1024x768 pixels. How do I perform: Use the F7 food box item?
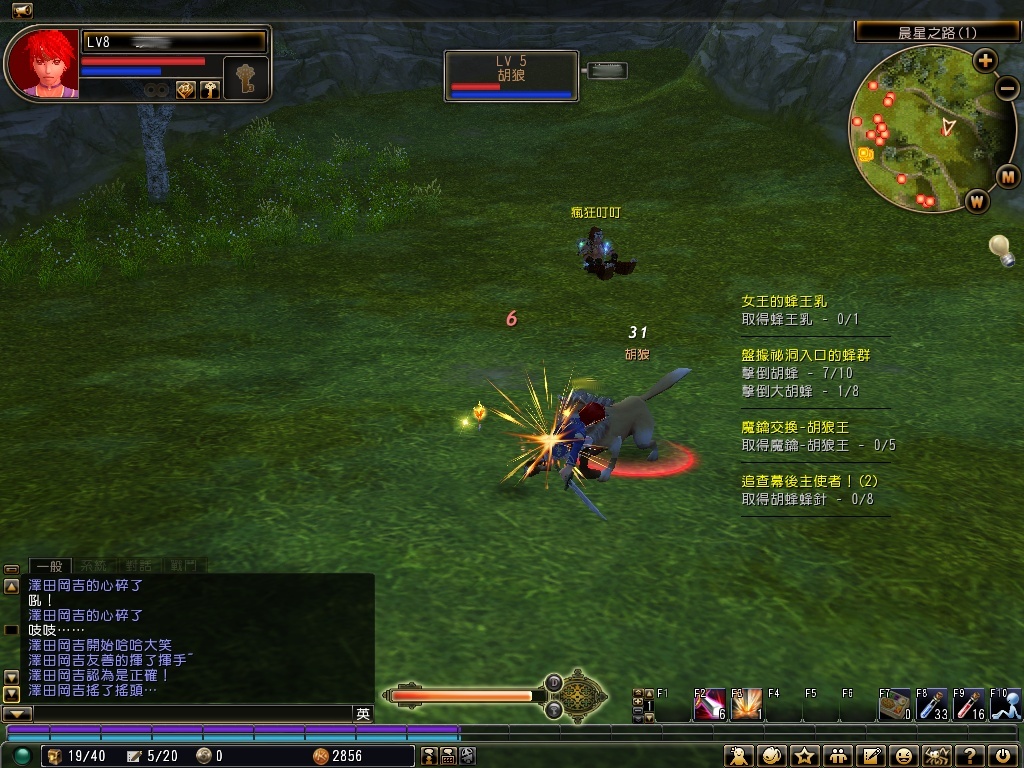[x=894, y=705]
